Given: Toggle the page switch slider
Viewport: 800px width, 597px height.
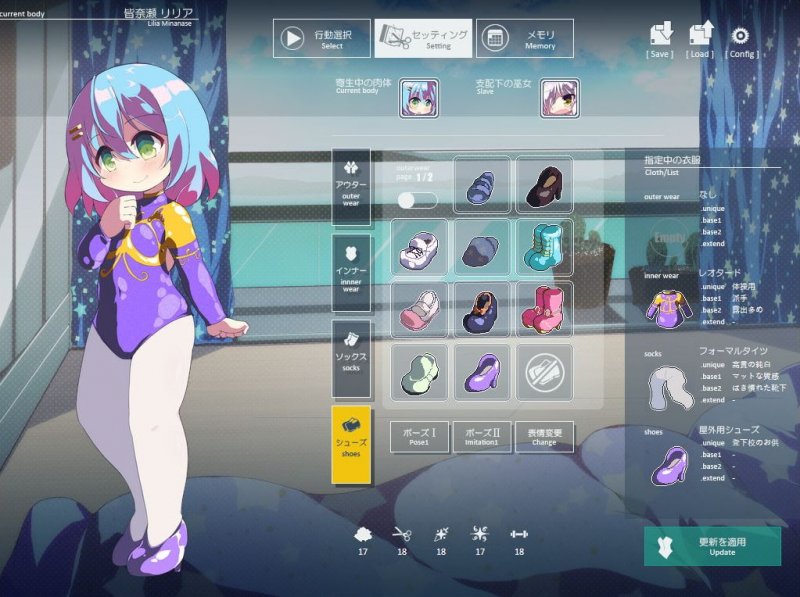Looking at the screenshot, I should pos(416,200).
